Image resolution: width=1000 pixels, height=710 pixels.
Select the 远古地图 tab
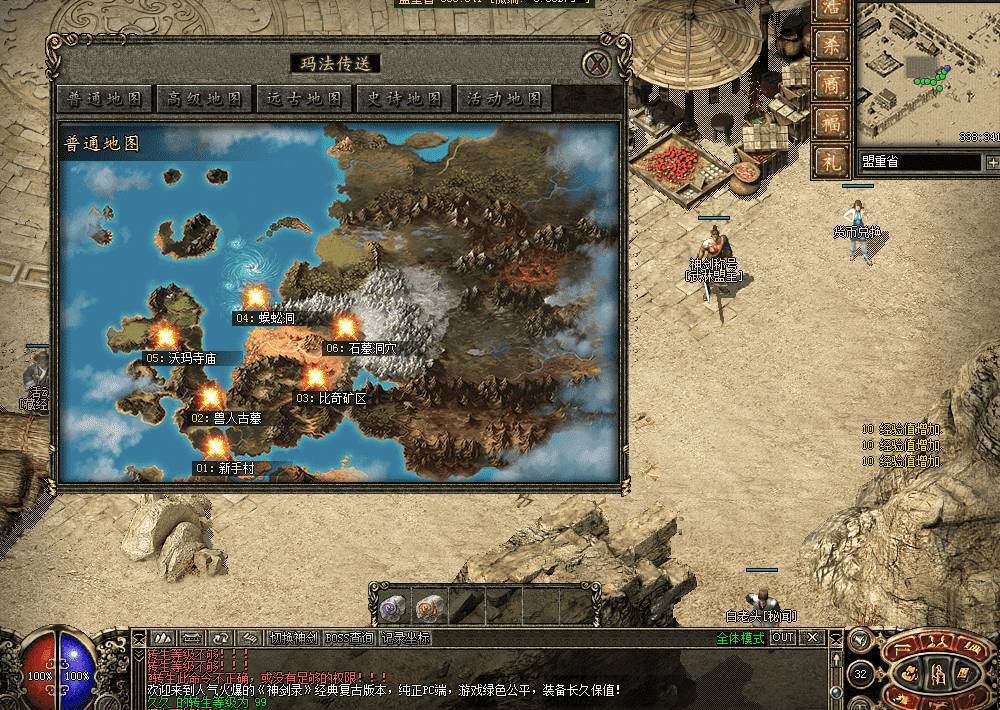point(304,99)
